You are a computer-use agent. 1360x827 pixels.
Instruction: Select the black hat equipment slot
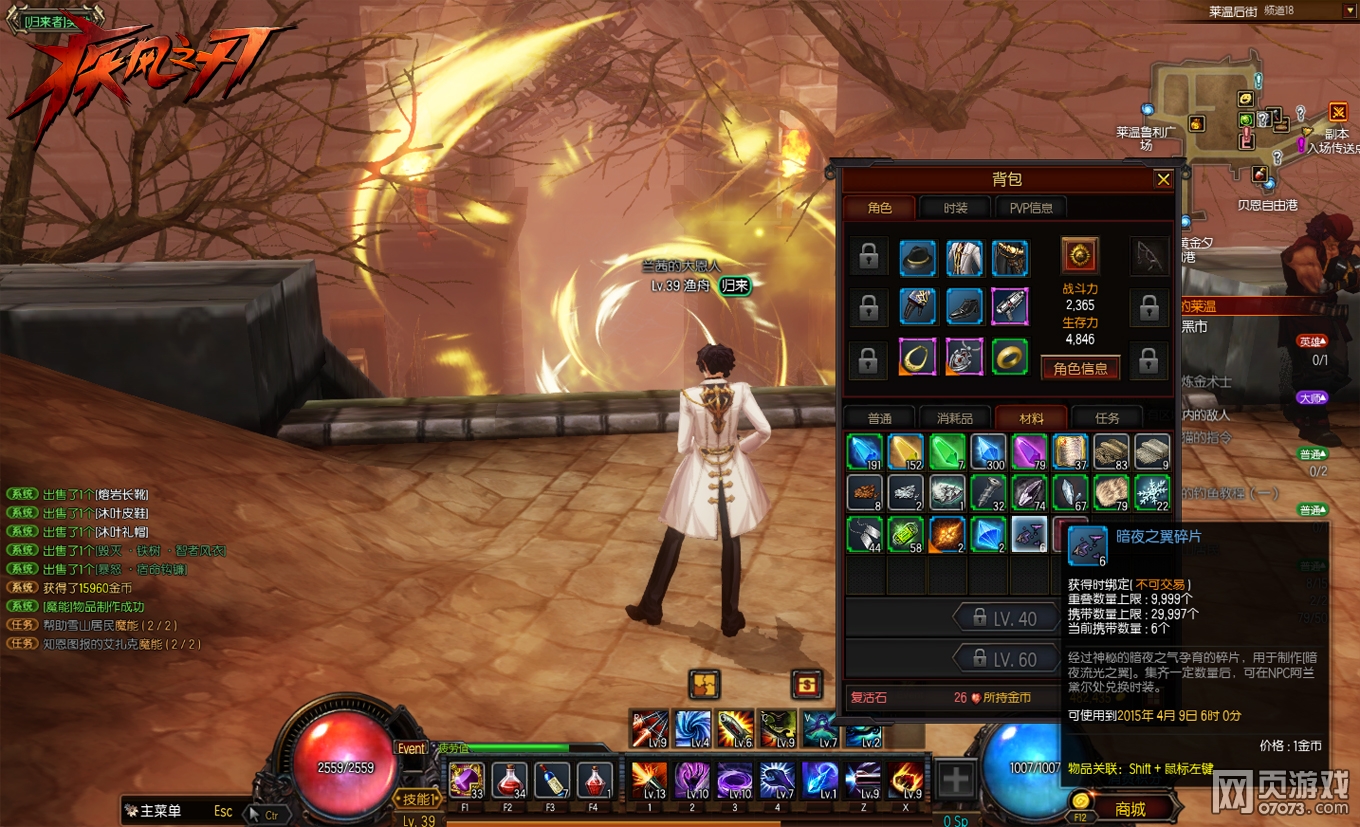[917, 258]
